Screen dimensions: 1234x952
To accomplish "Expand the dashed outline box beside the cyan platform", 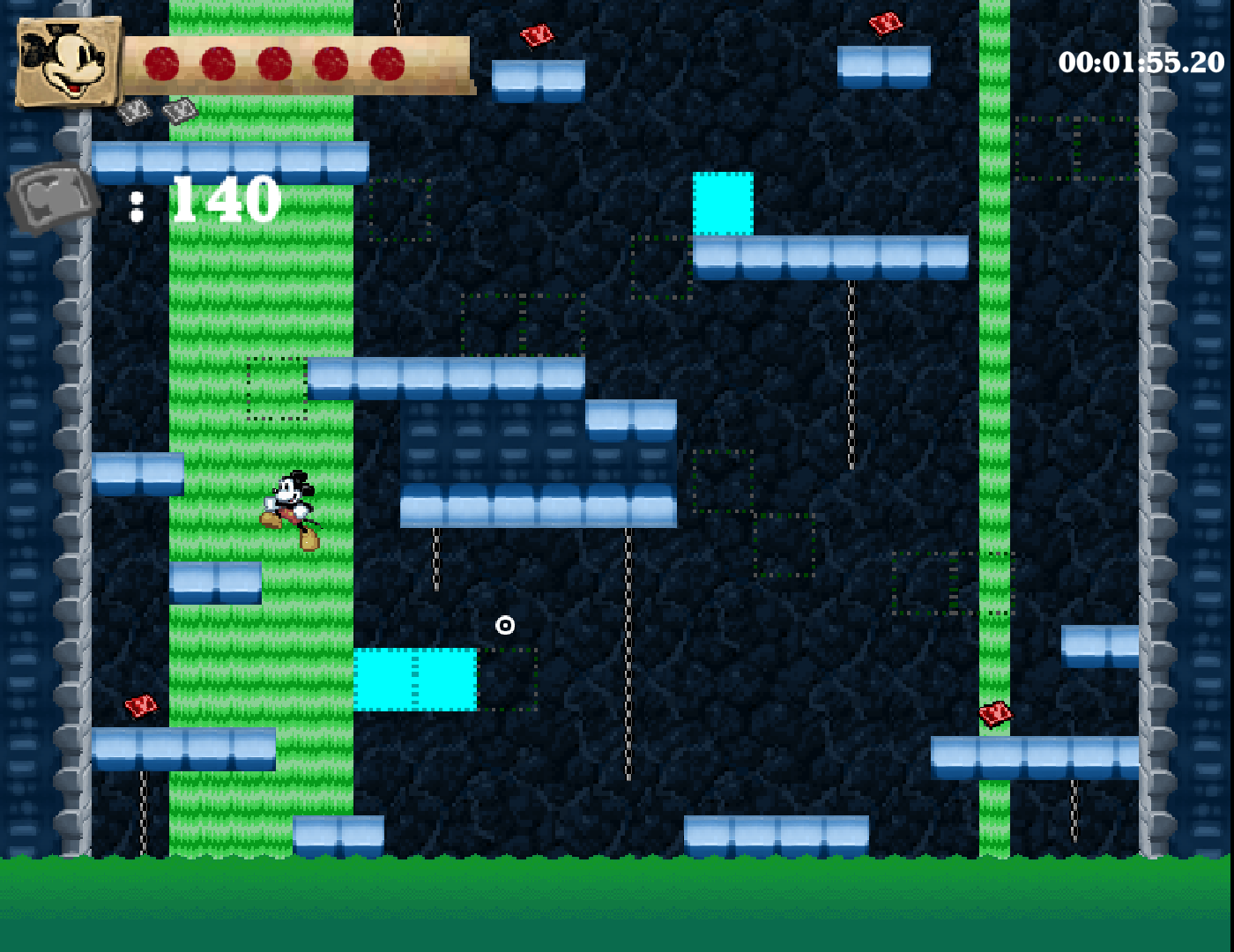I will pyautogui.click(x=509, y=681).
